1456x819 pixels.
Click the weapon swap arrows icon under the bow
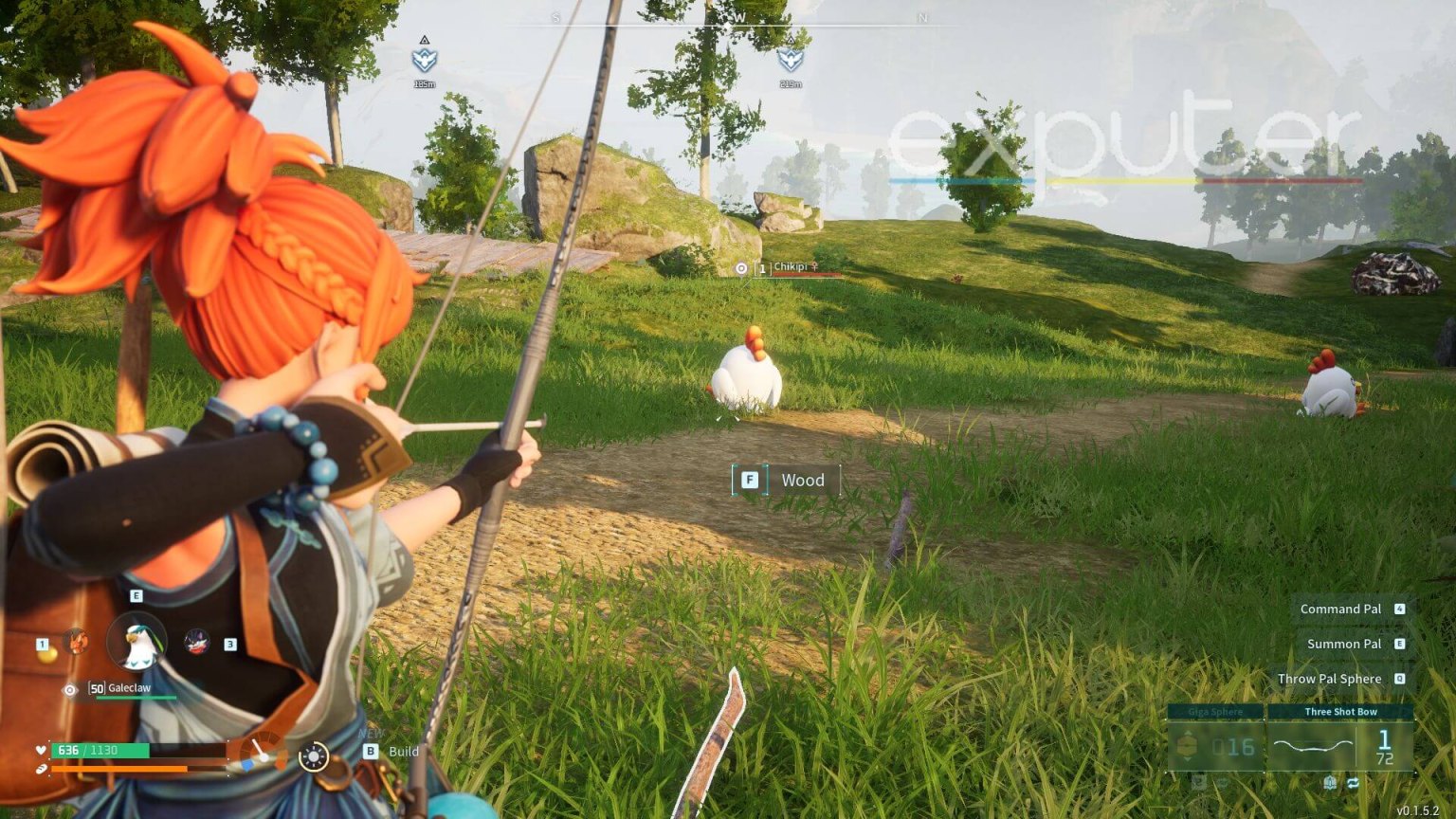click(1353, 783)
